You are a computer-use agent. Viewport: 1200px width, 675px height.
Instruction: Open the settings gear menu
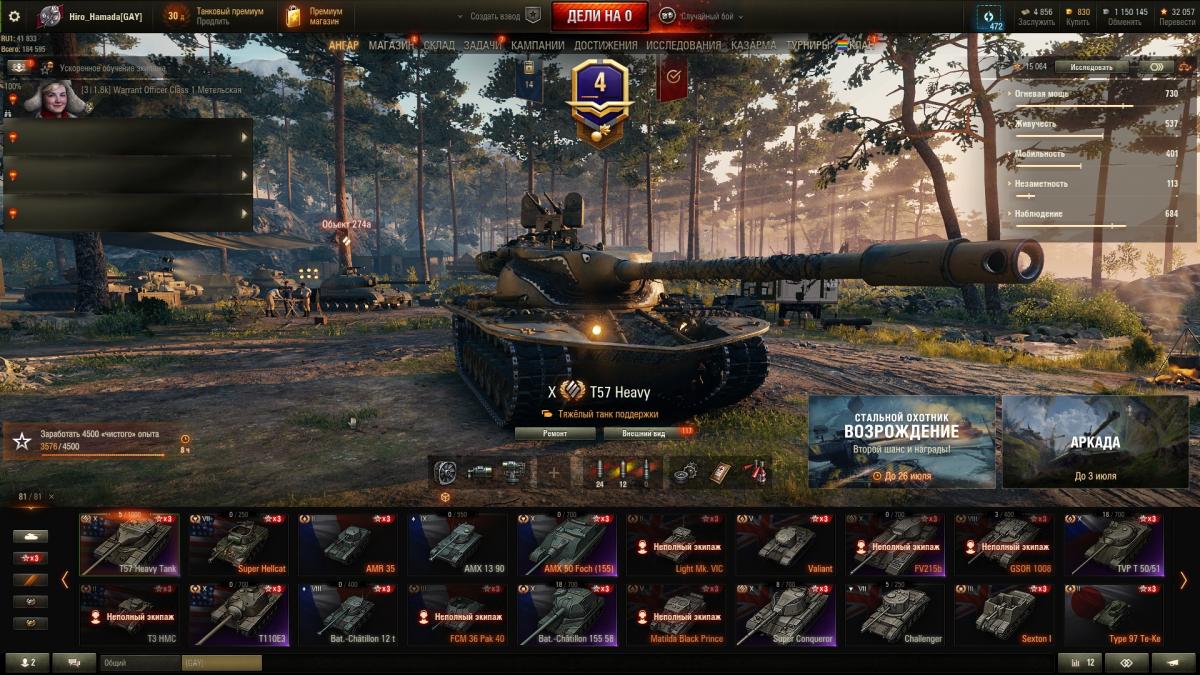click(x=14, y=16)
